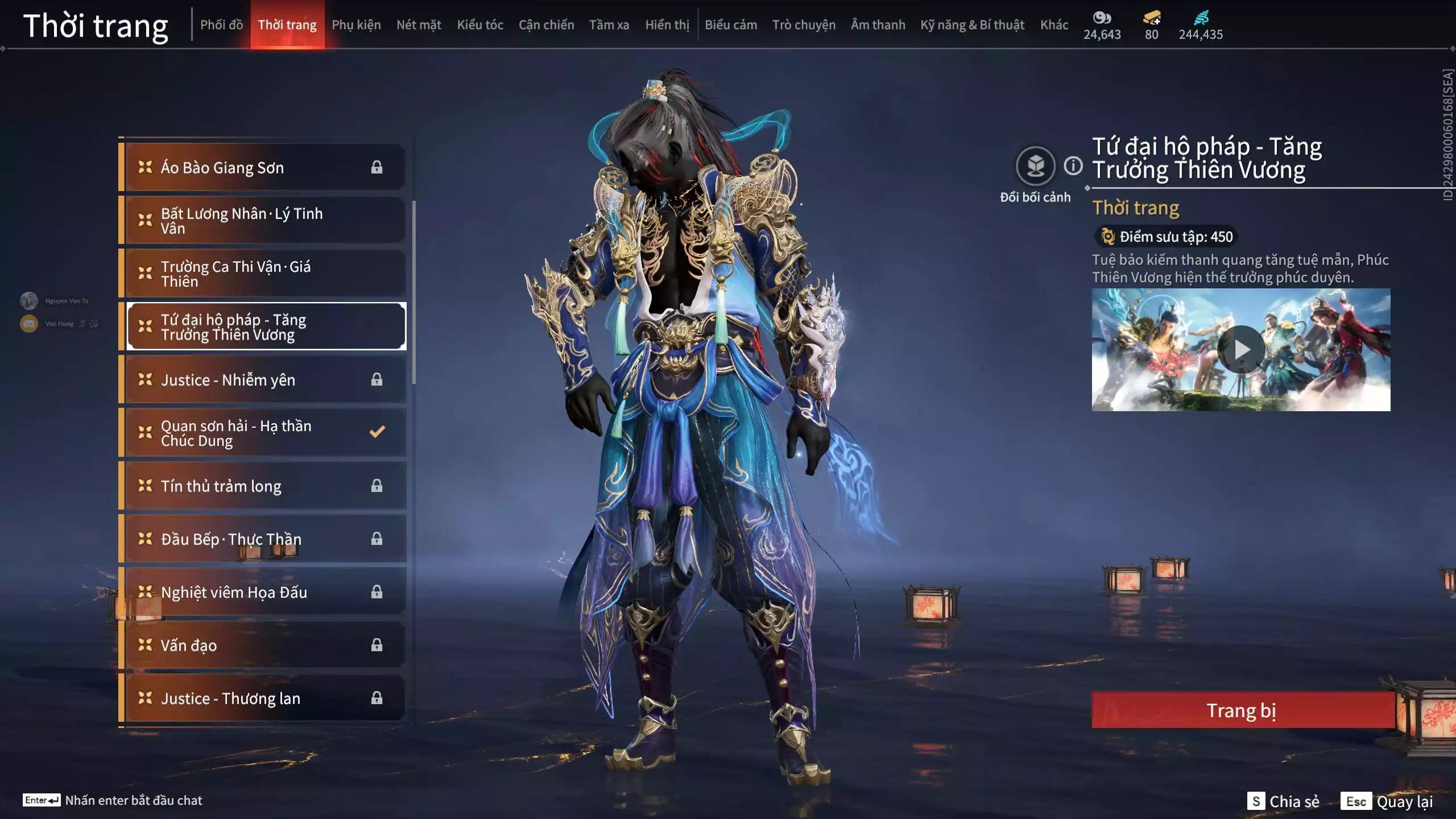This screenshot has height=819, width=1456.
Task: Go to the Biểu cảm tab
Action: [731, 25]
